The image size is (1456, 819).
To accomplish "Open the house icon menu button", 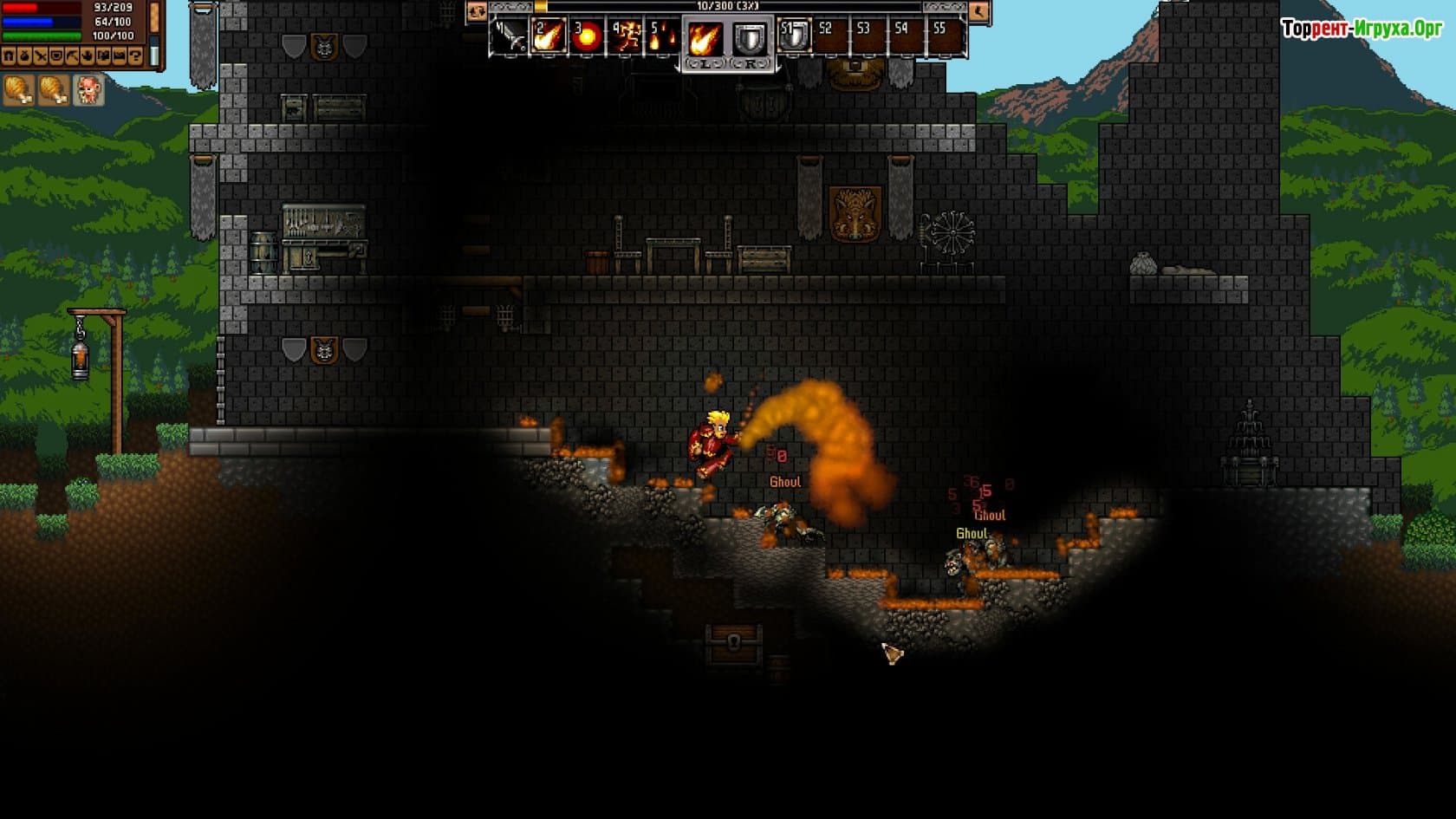I will tap(9, 56).
